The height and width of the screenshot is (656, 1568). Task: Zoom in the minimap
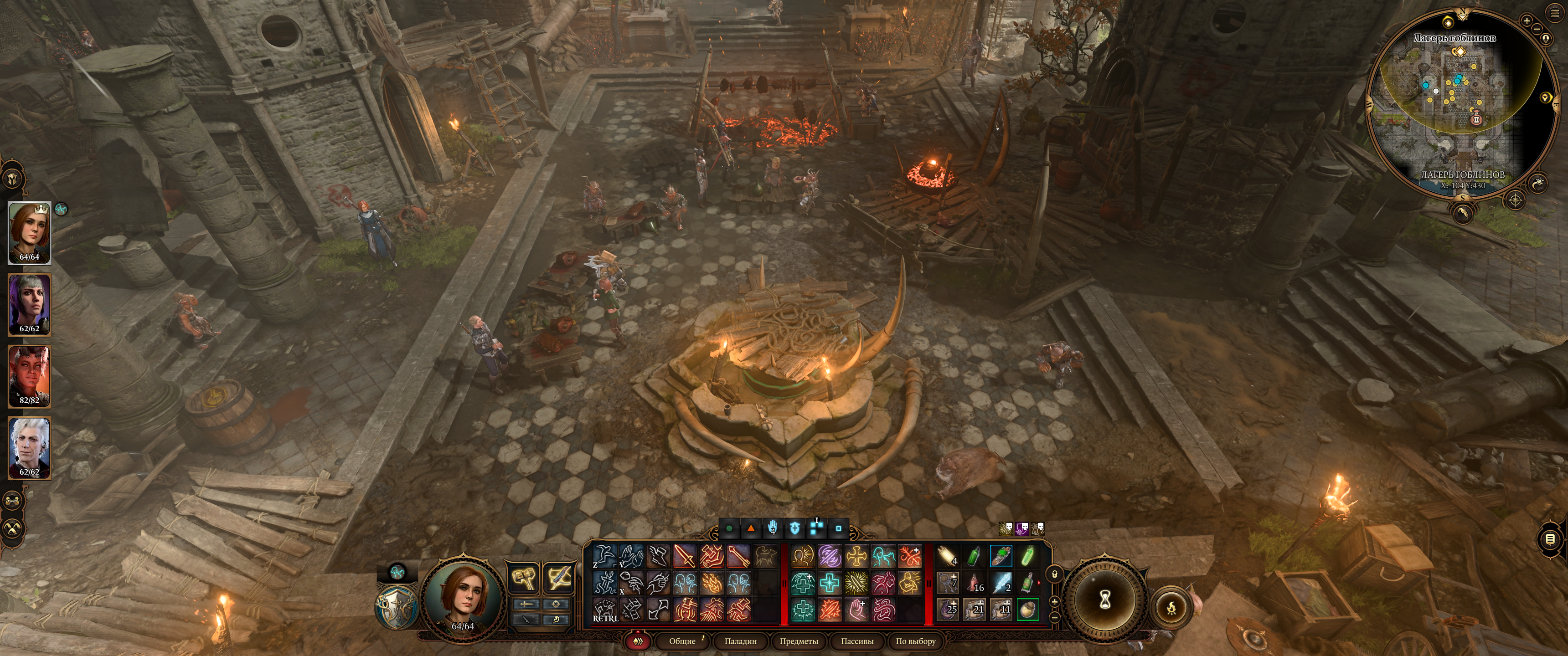pyautogui.click(x=1527, y=20)
